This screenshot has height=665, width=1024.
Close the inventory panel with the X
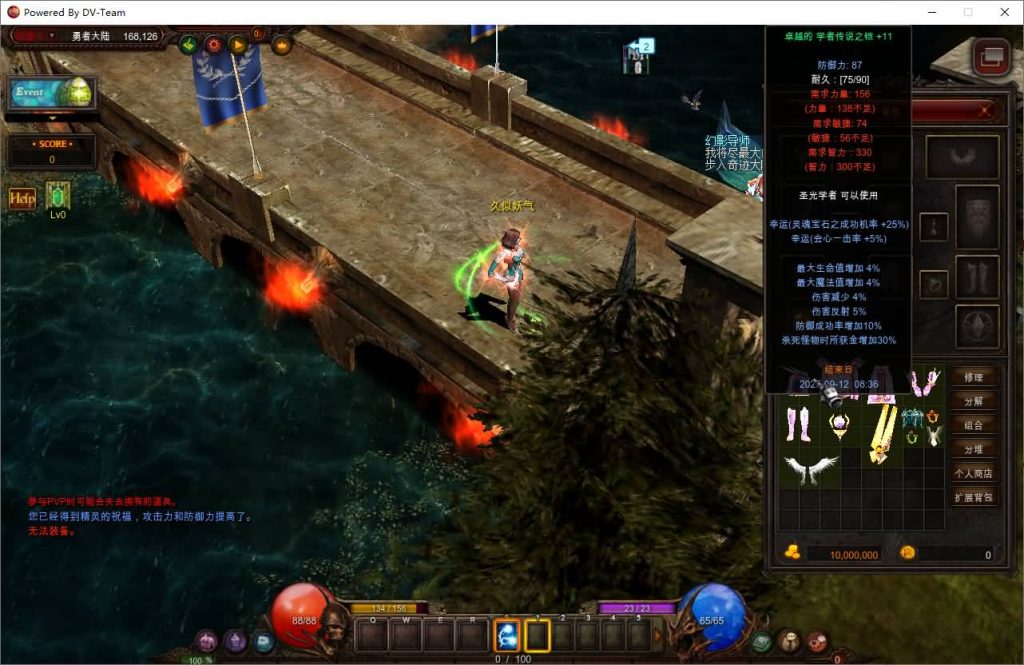tap(985, 110)
